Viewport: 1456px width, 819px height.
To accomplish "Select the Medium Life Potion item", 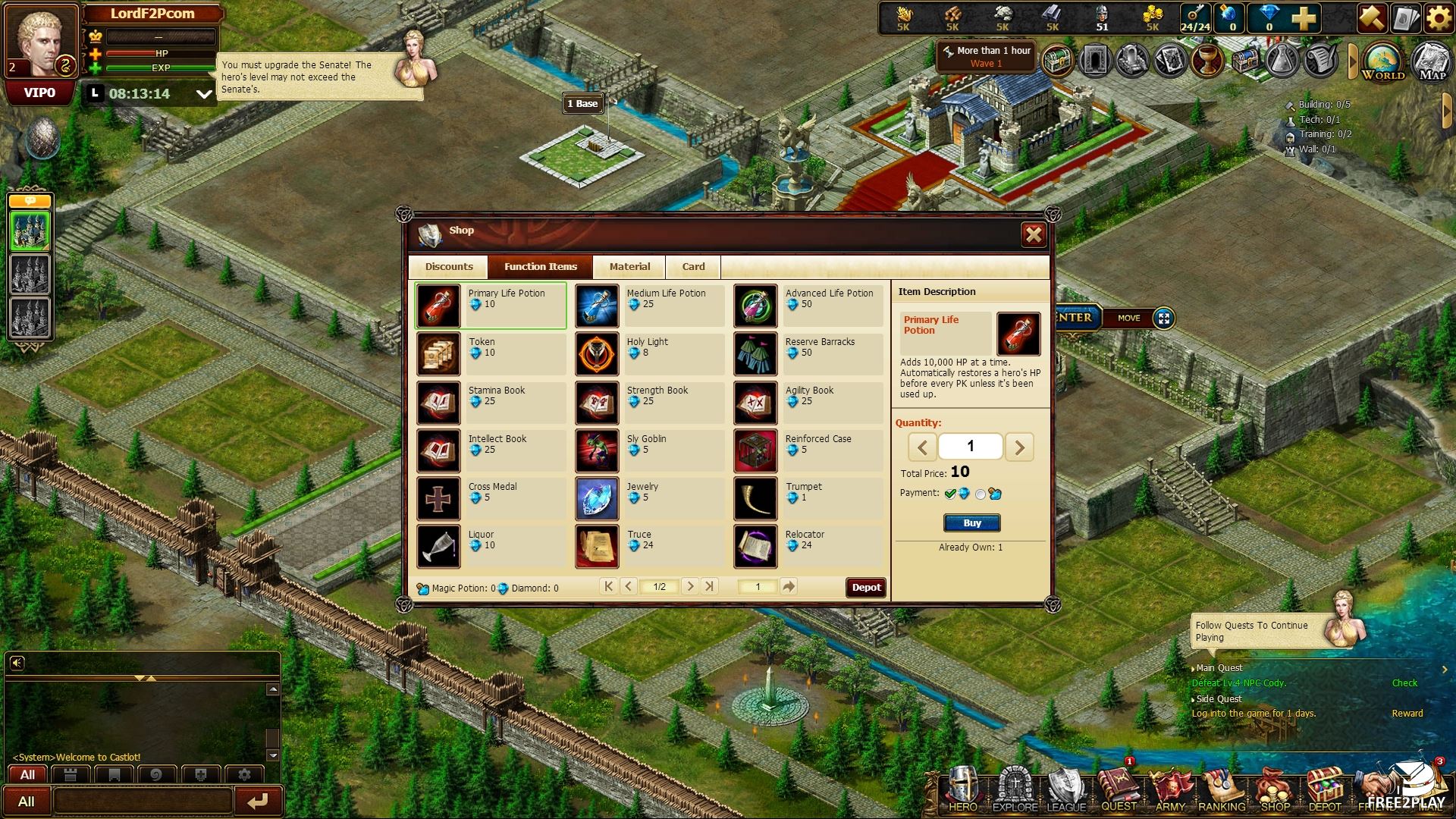I will point(650,306).
